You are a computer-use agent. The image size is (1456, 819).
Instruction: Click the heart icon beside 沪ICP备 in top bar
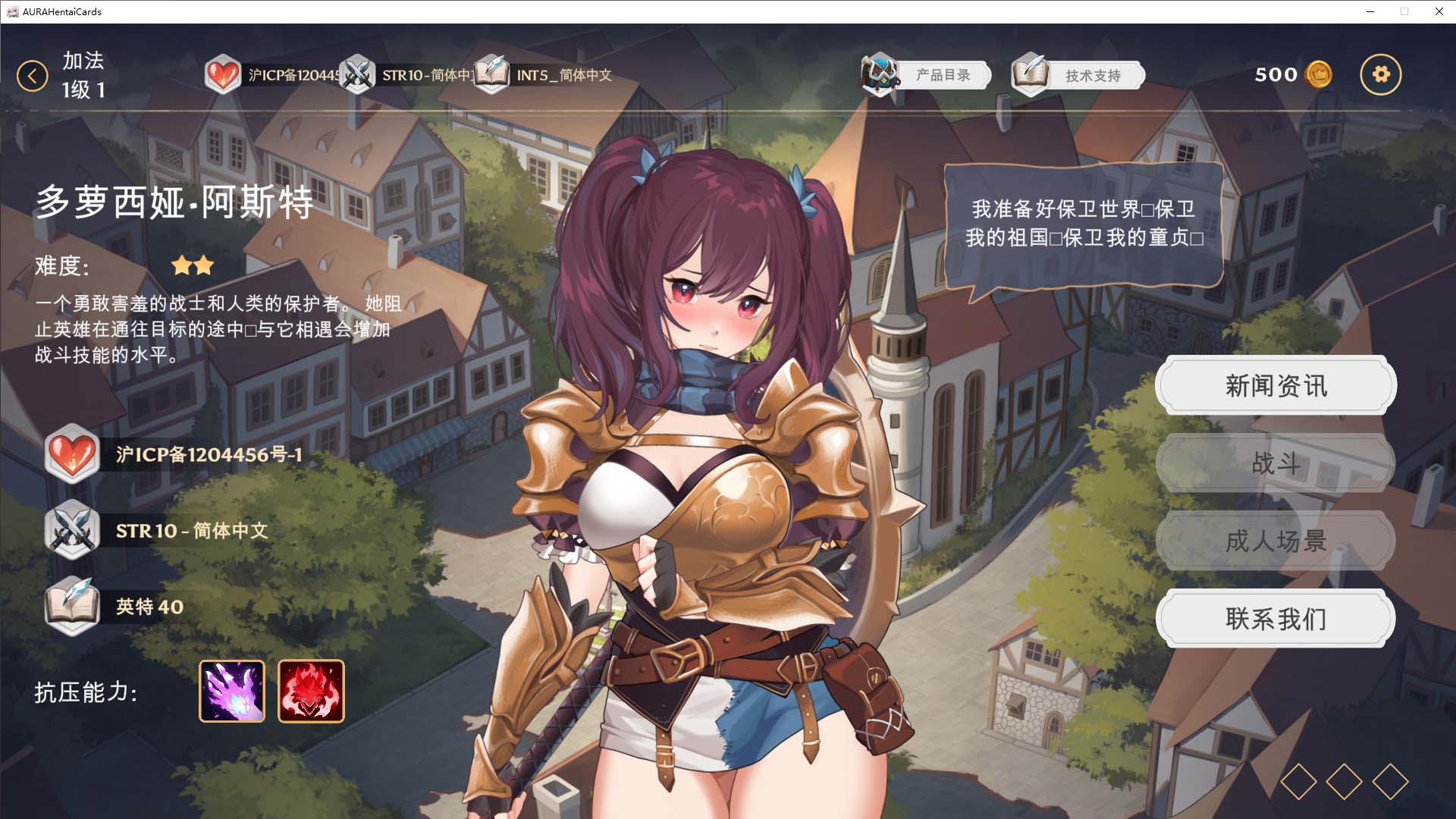pyautogui.click(x=224, y=75)
